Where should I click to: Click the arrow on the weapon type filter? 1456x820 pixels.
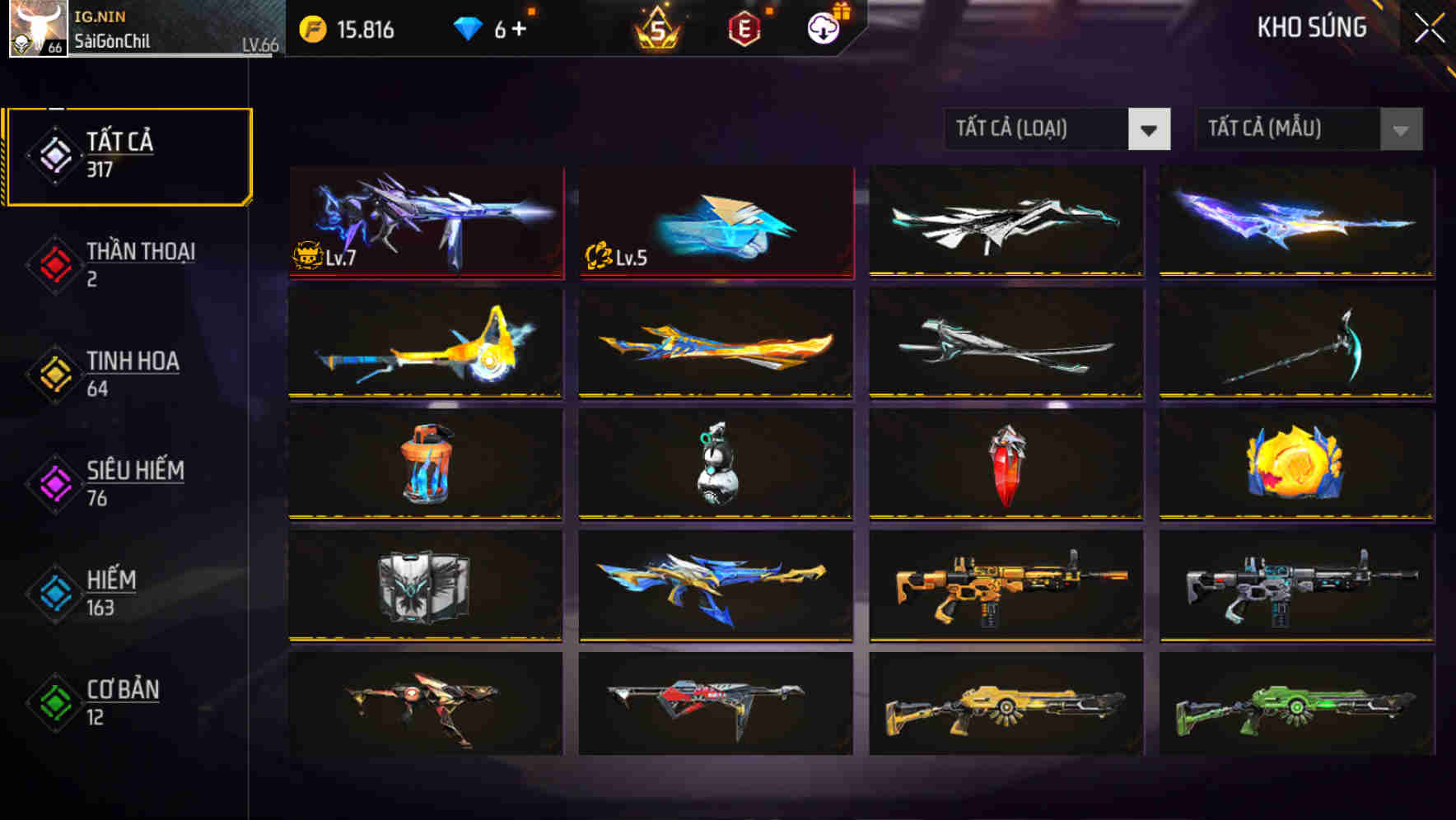(x=1150, y=129)
